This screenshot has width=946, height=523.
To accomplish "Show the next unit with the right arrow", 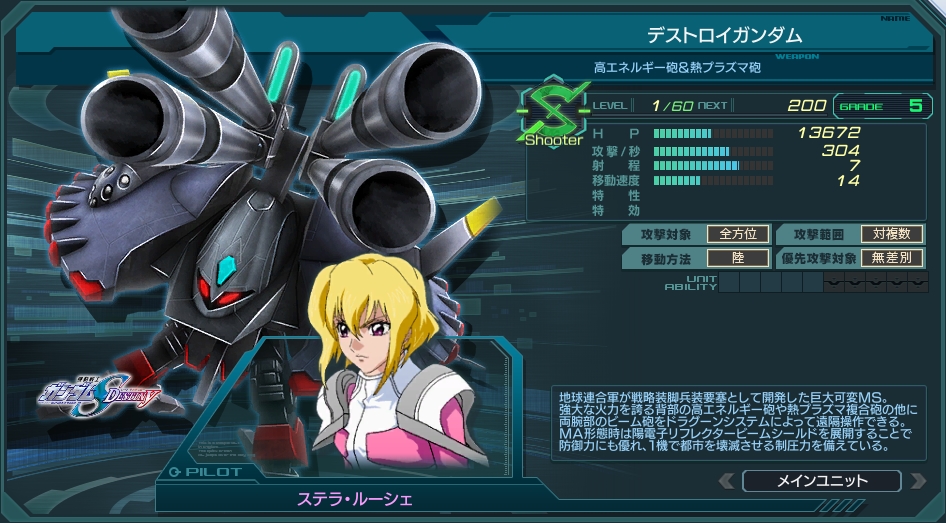I will (917, 481).
